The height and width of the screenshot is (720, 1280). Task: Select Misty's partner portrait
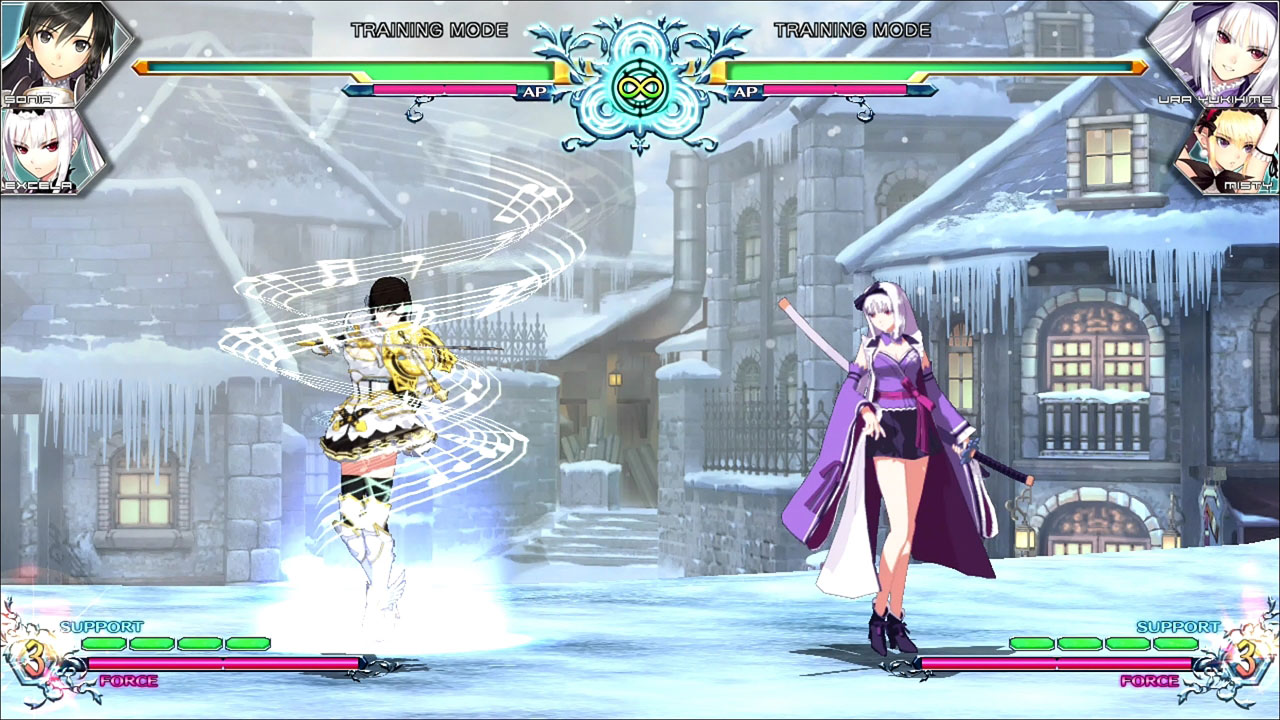click(1232, 152)
